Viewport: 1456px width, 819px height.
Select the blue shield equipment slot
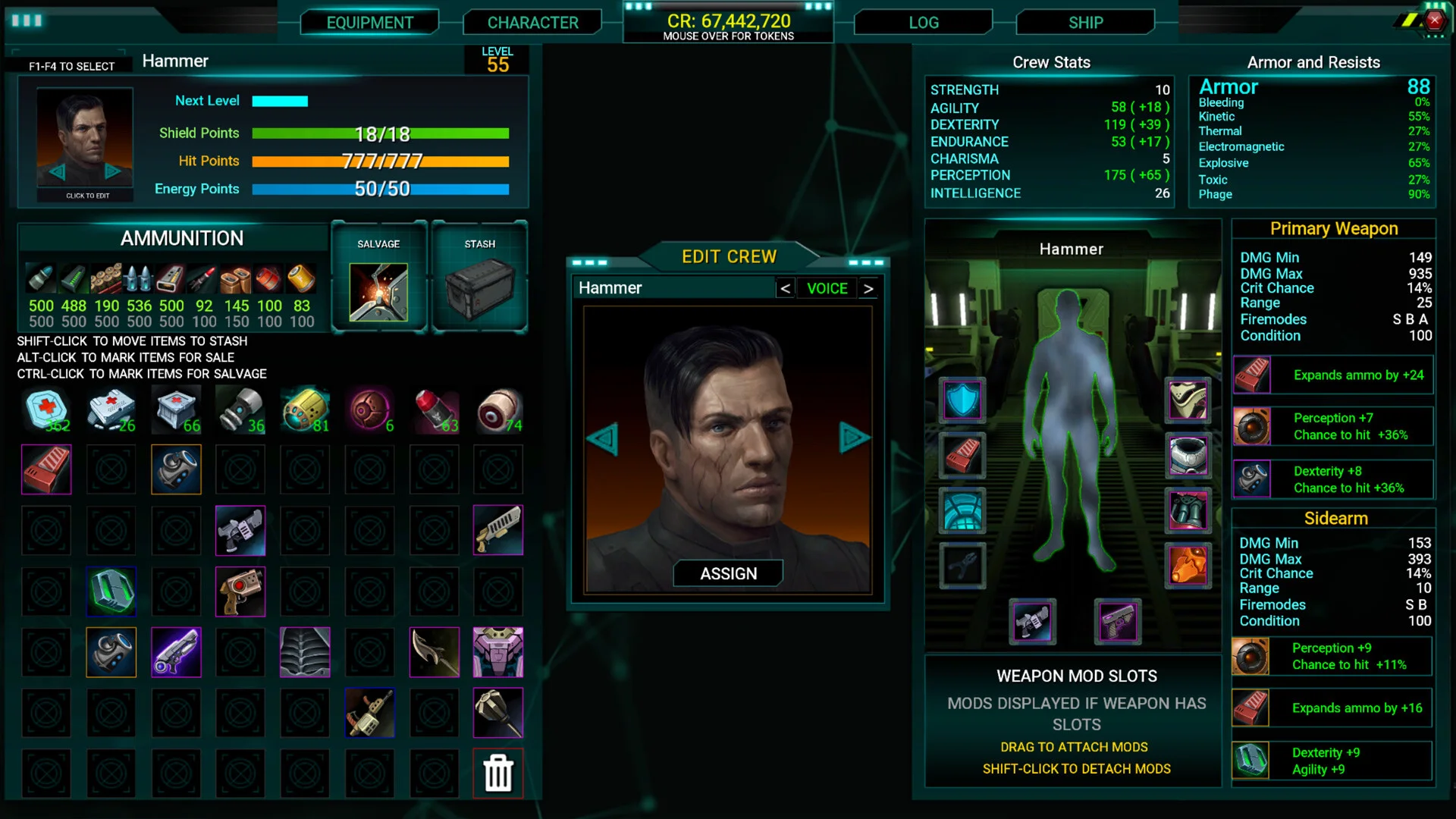962,400
